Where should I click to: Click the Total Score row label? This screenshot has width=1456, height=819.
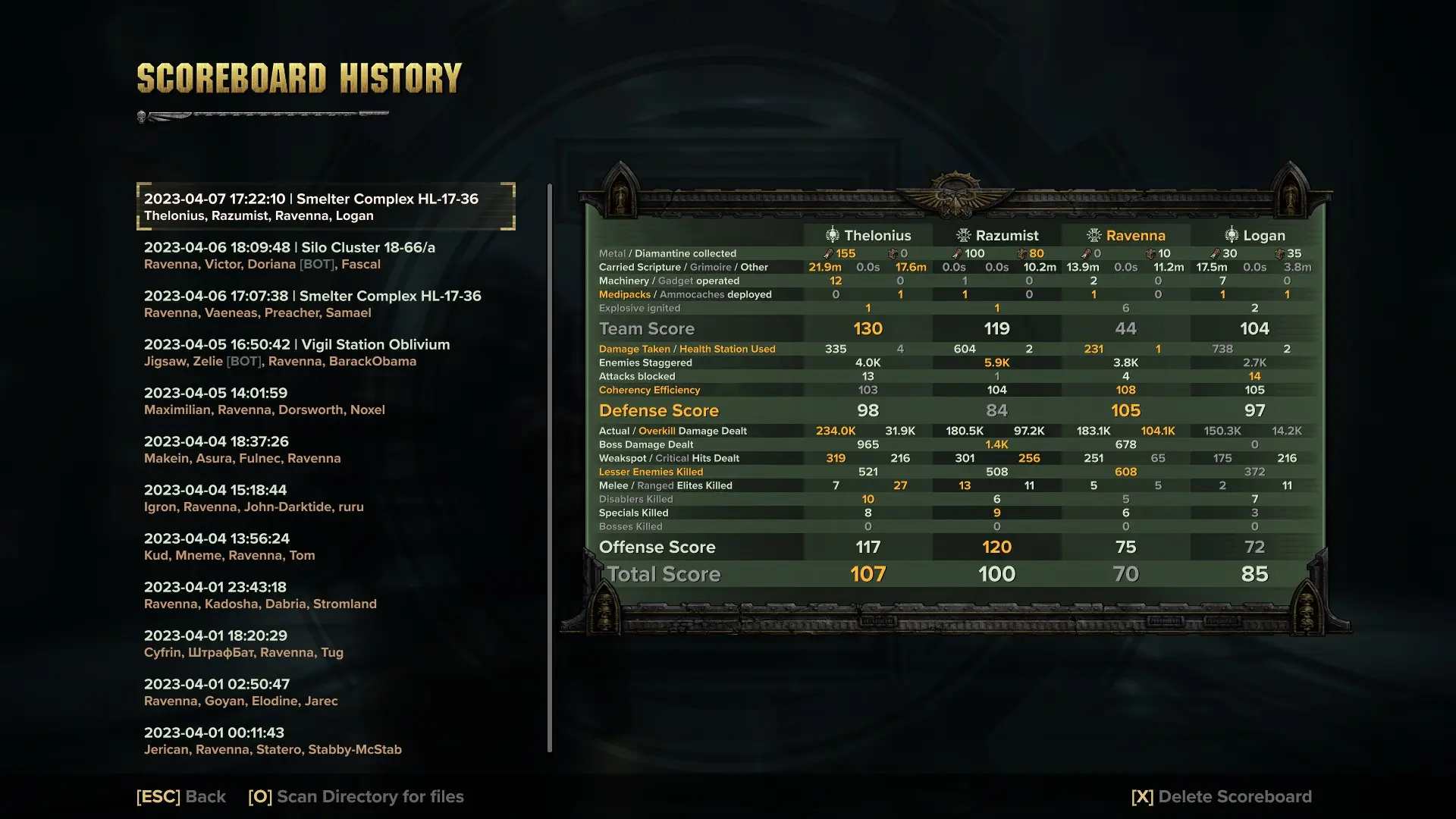(662, 574)
